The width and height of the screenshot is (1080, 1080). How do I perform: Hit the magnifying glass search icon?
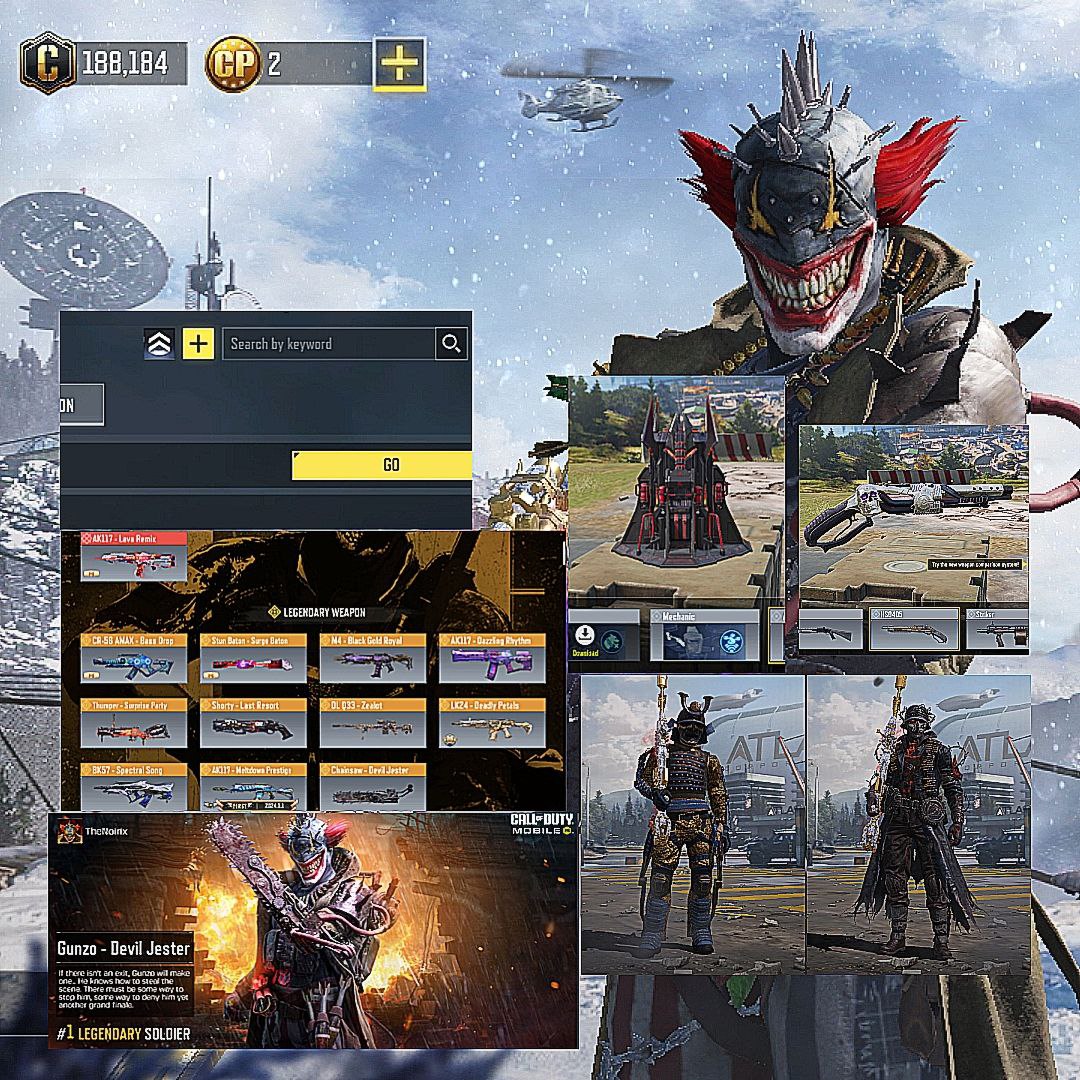(x=452, y=344)
